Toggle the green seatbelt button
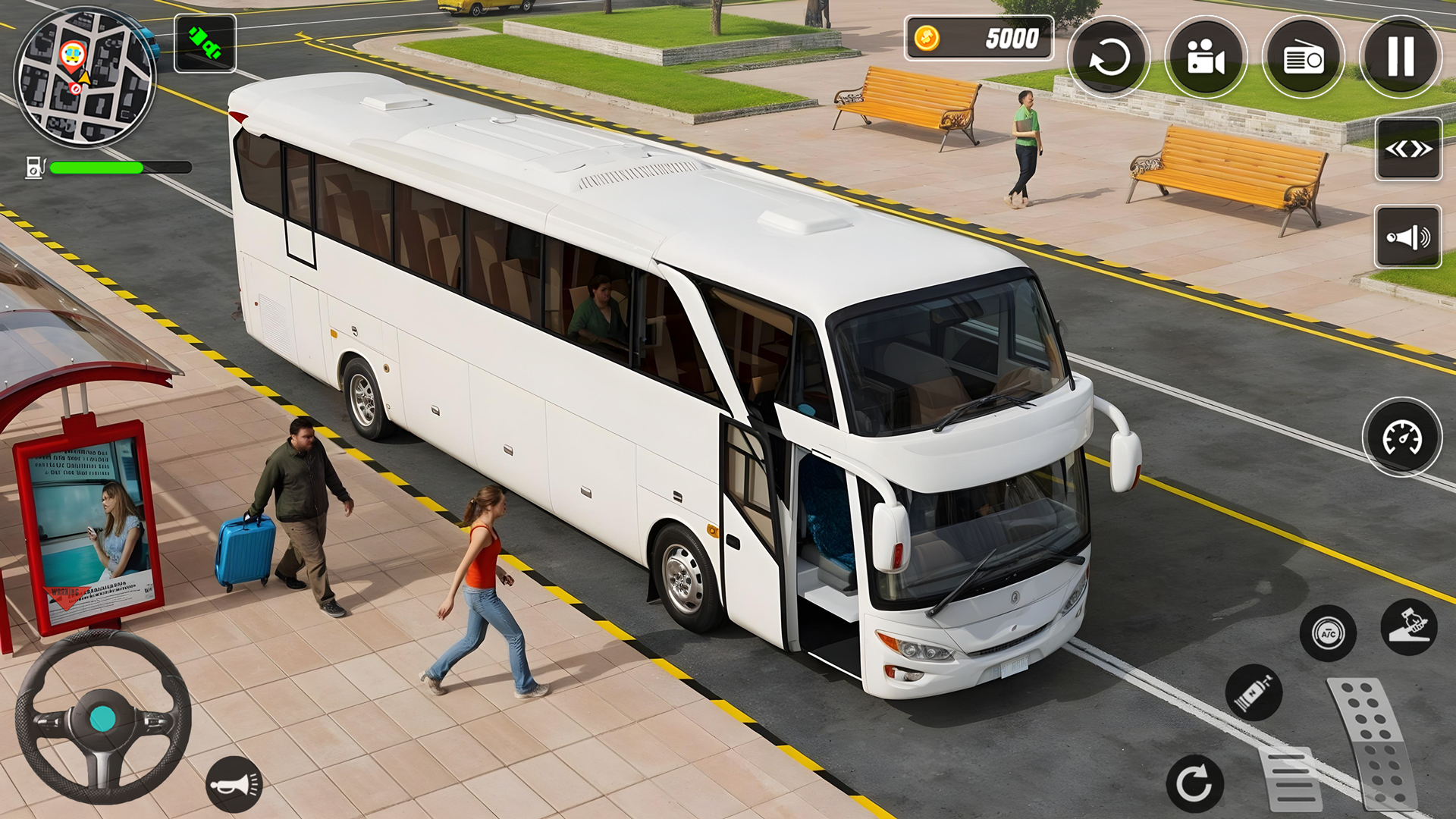The height and width of the screenshot is (819, 1456). pyautogui.click(x=205, y=44)
